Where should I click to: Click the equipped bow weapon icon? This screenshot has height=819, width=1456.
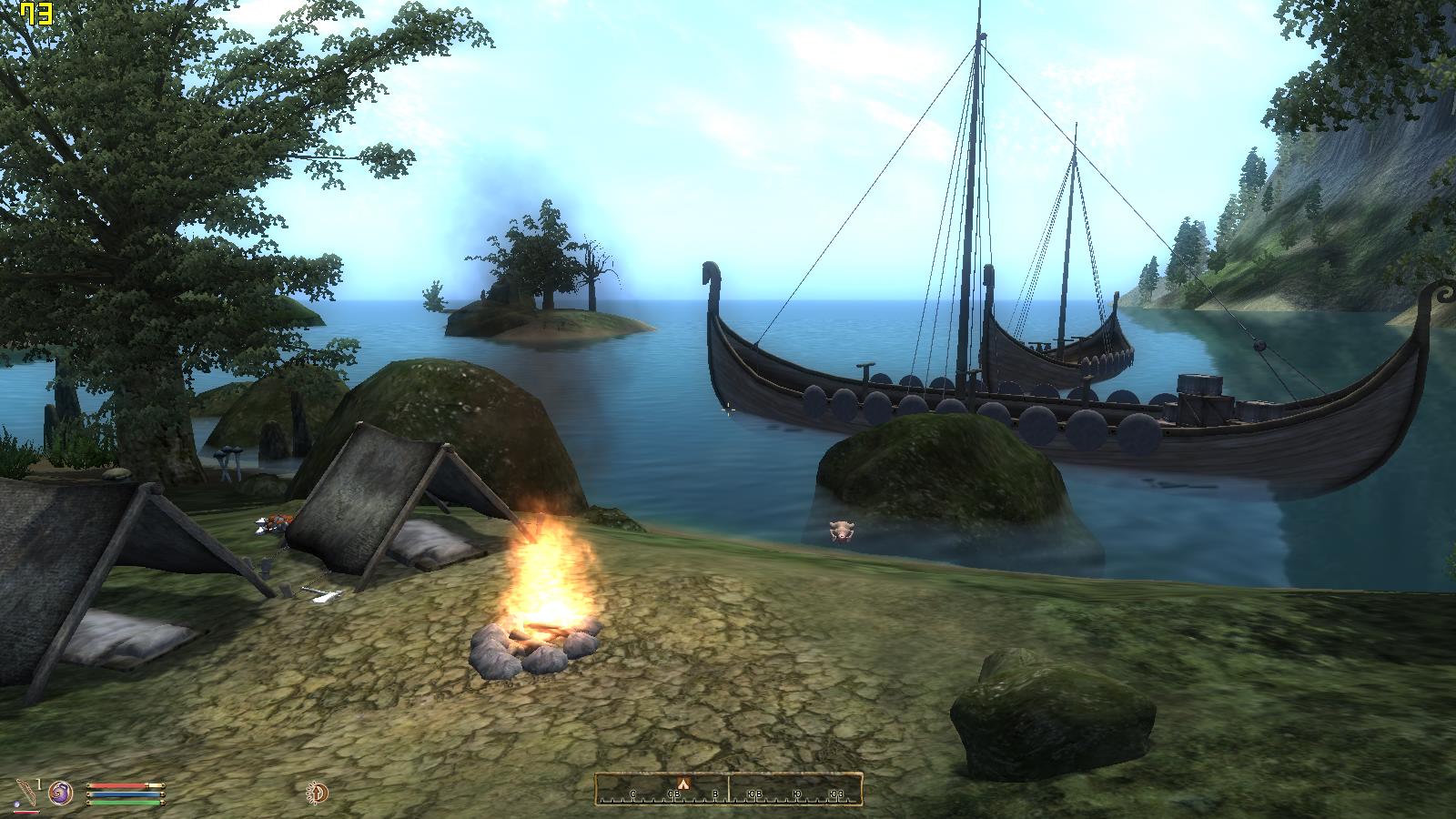coord(27,793)
